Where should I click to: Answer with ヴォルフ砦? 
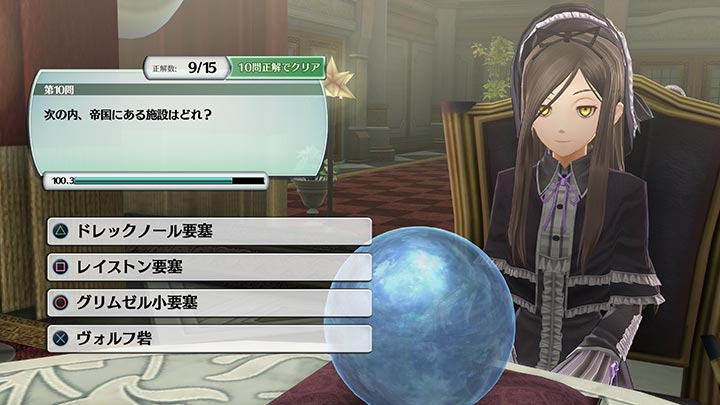pyautogui.click(x=208, y=338)
